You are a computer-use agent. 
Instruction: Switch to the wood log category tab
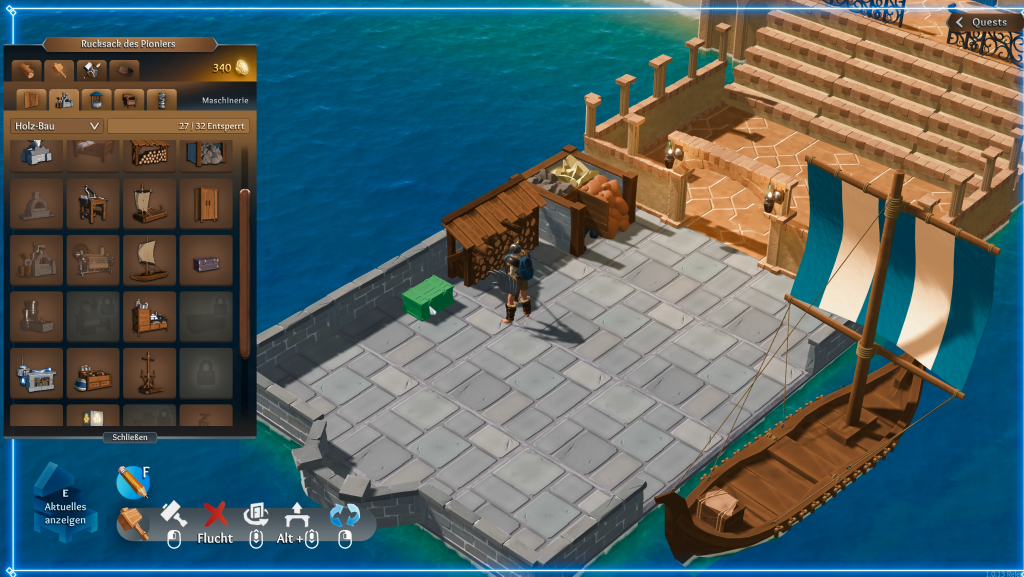(x=28, y=70)
